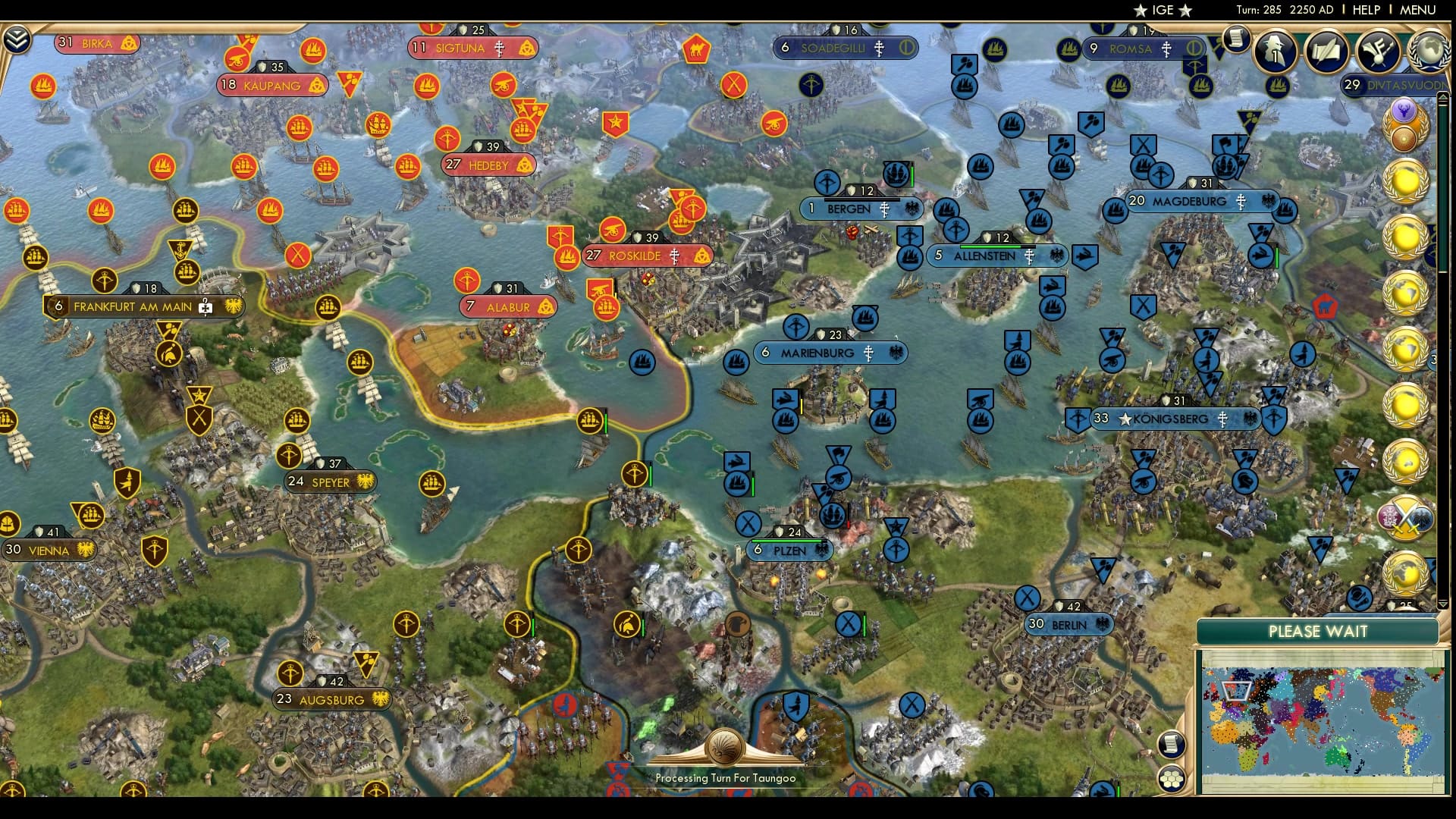
Task: Click Sigtuna's religion icon on its banner
Action: tap(500, 49)
